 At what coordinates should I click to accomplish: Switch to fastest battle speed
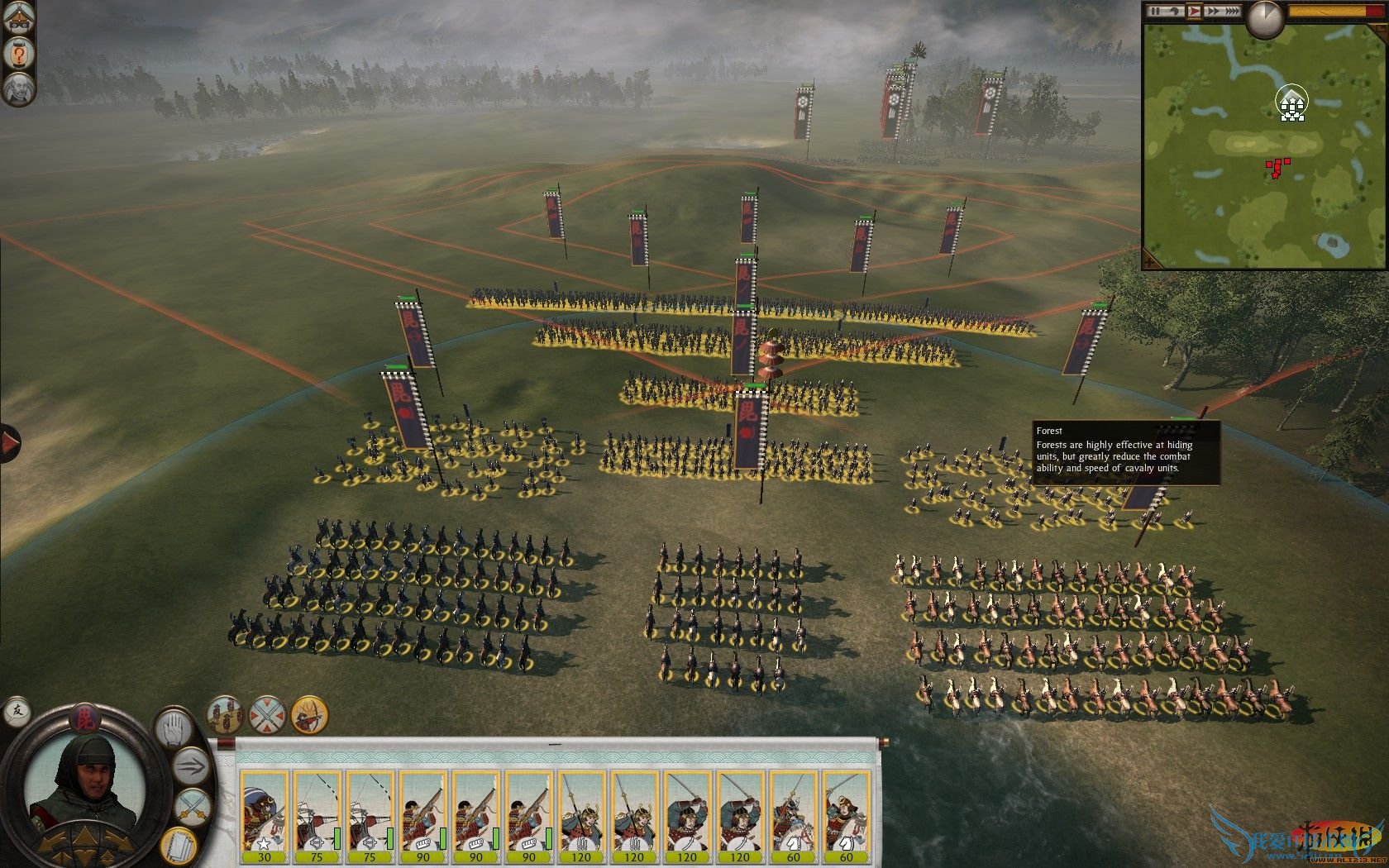pos(1233,11)
